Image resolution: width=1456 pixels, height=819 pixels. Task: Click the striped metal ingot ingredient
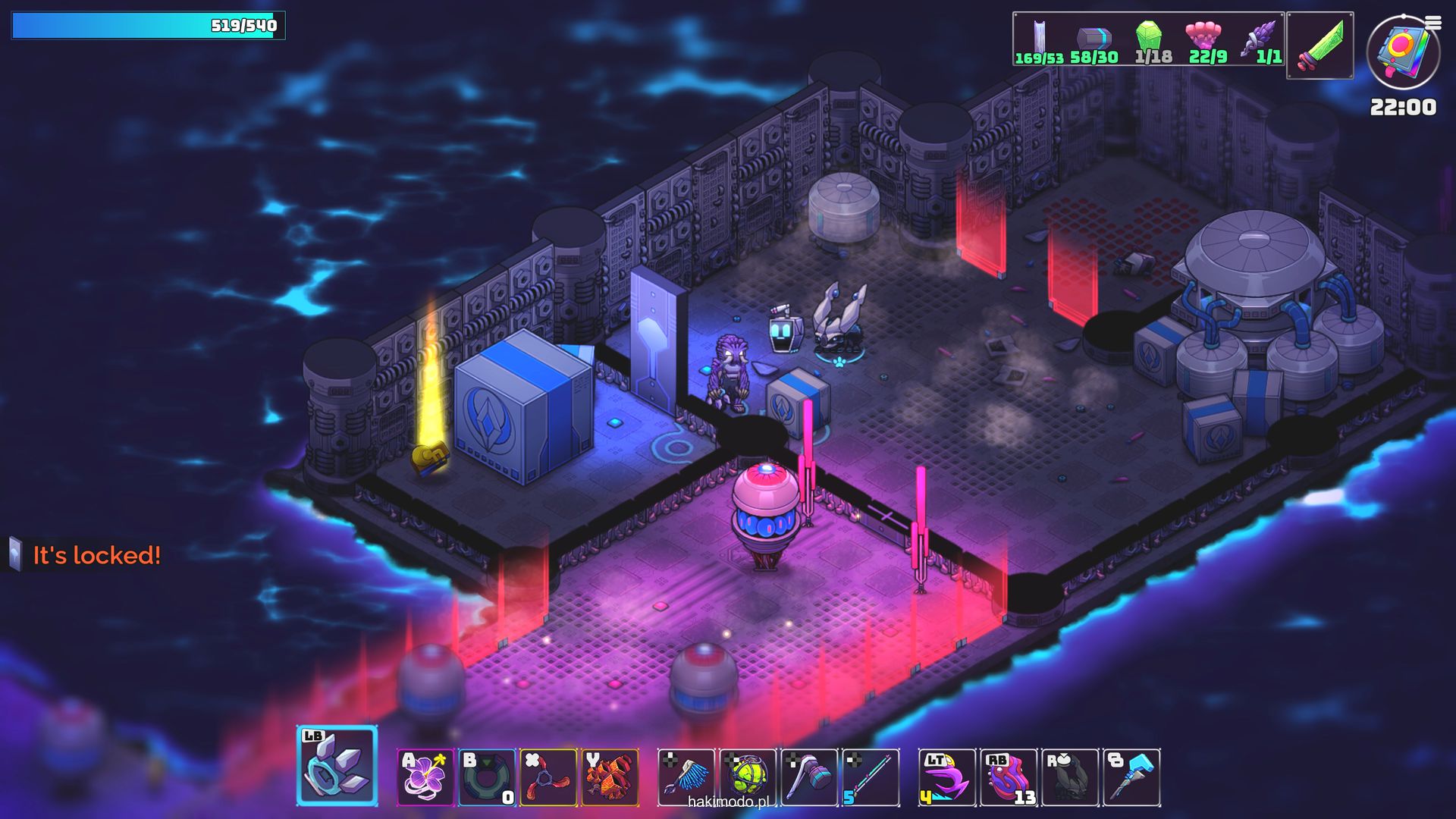(1094, 38)
